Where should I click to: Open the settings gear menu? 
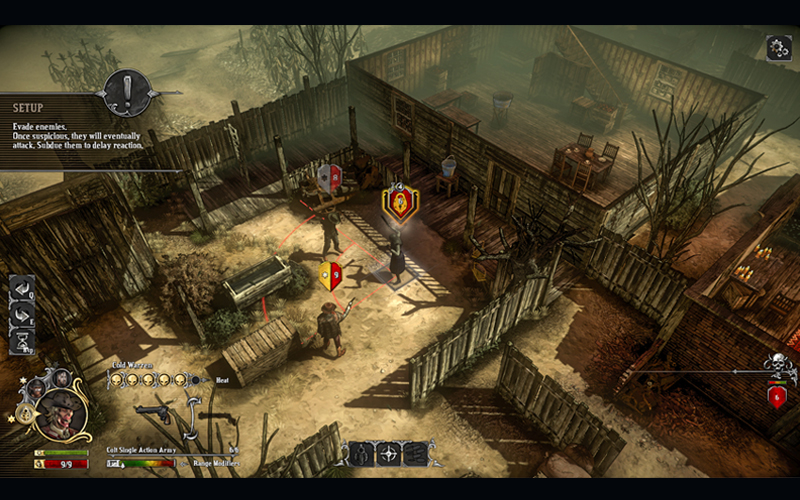click(x=778, y=47)
